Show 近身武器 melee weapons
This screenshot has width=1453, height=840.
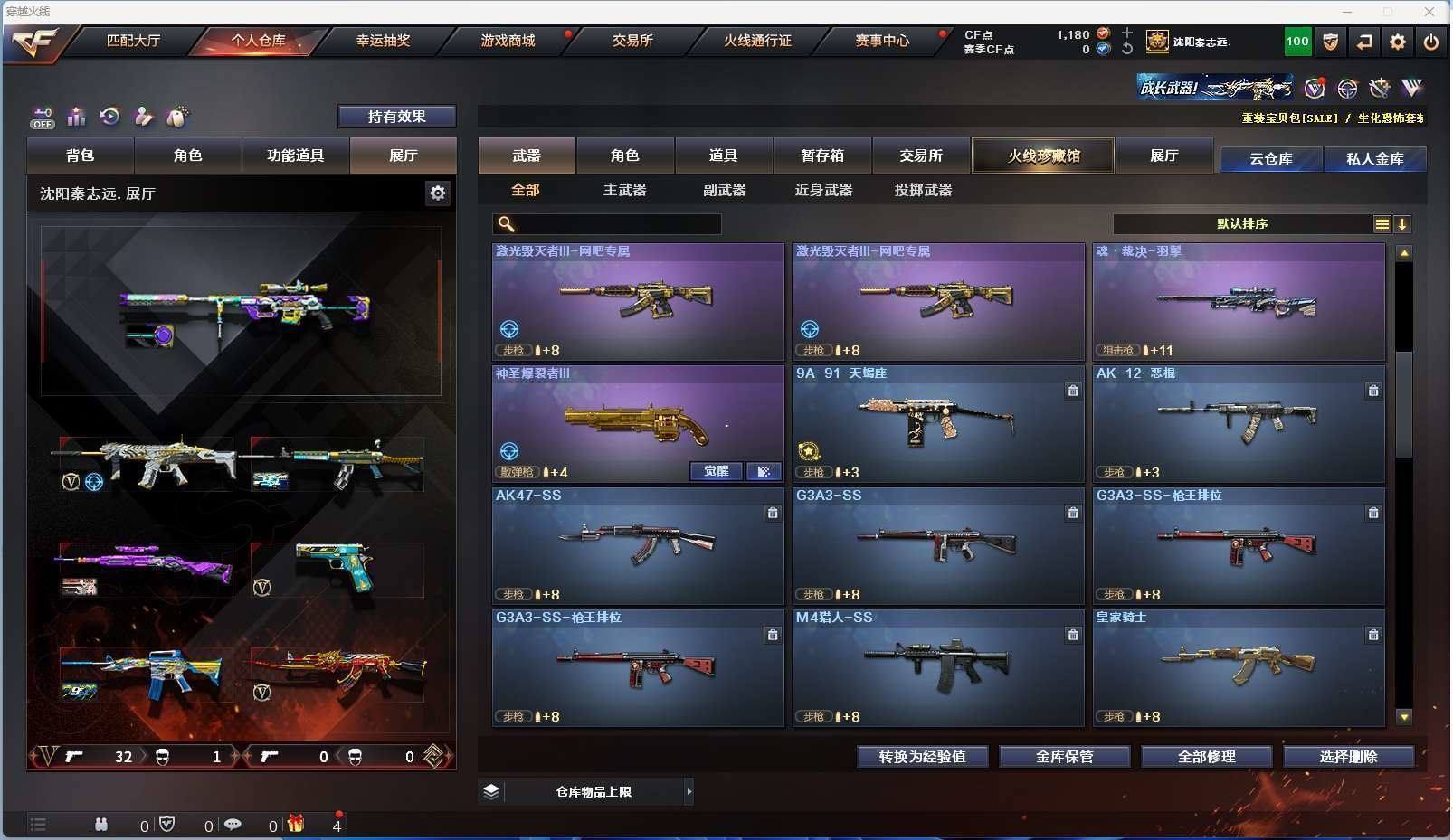coord(823,190)
